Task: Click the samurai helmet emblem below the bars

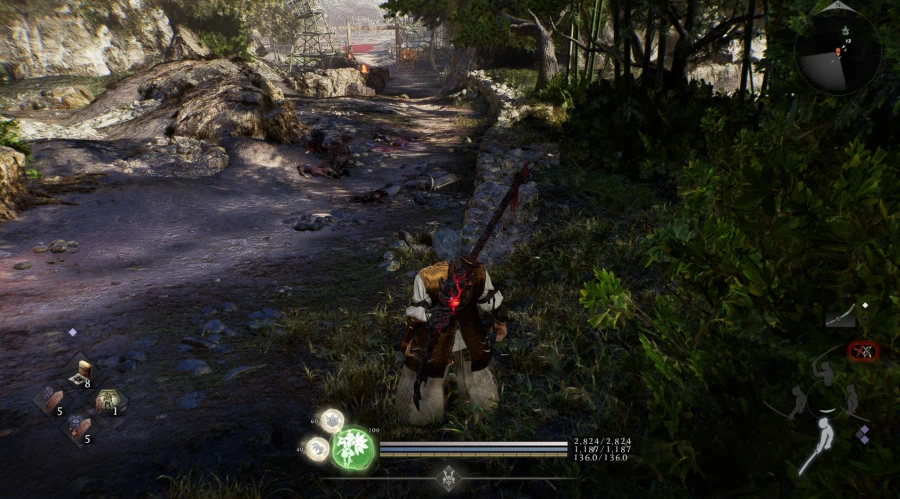Action: [450, 477]
